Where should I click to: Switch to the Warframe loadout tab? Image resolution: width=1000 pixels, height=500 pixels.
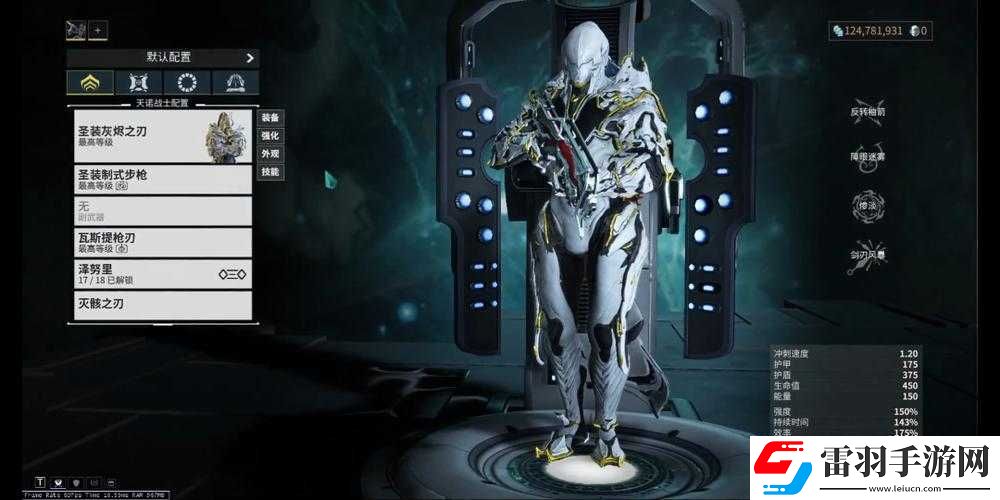pyautogui.click(x=90, y=83)
